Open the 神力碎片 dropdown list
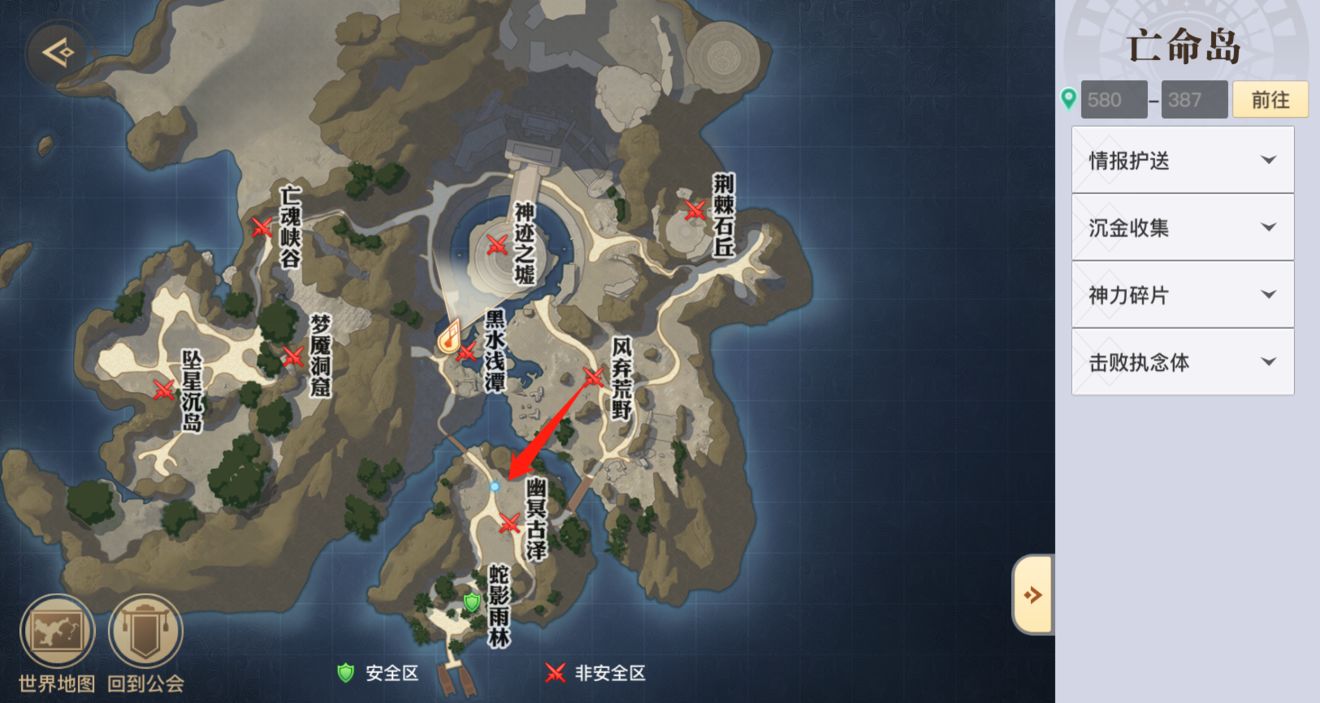The image size is (1320, 703). [x=1182, y=295]
